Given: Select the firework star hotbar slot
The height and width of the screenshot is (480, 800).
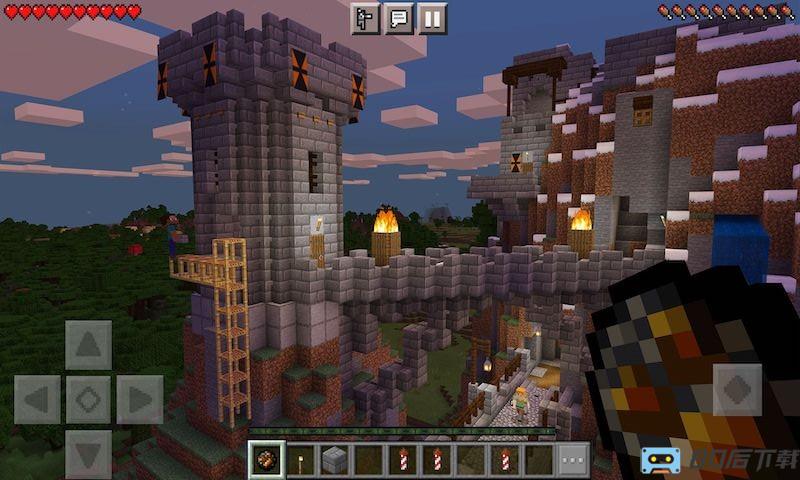Looking at the screenshot, I should coord(265,460).
